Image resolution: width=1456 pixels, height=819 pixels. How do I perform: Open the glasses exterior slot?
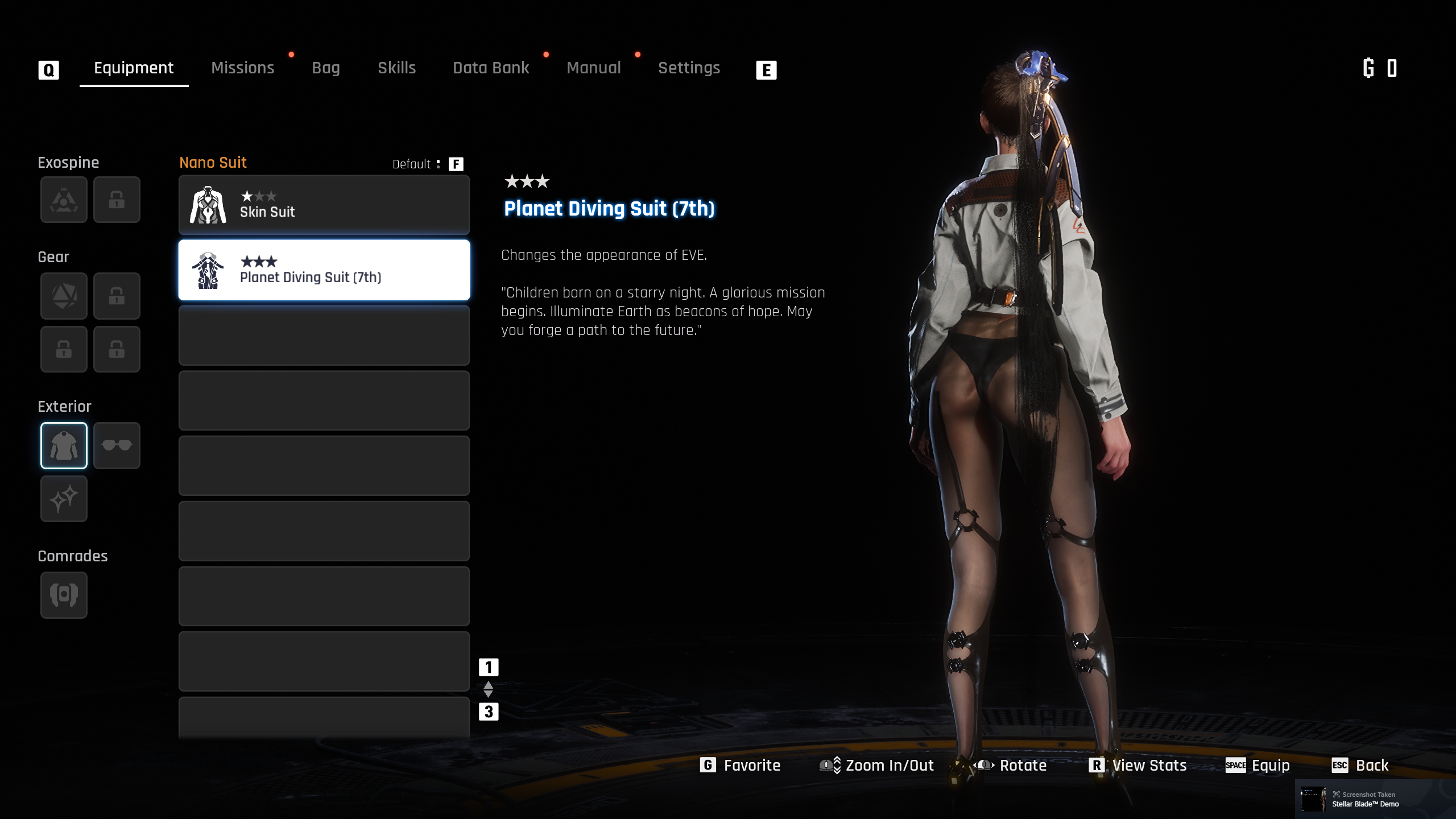coord(117,445)
